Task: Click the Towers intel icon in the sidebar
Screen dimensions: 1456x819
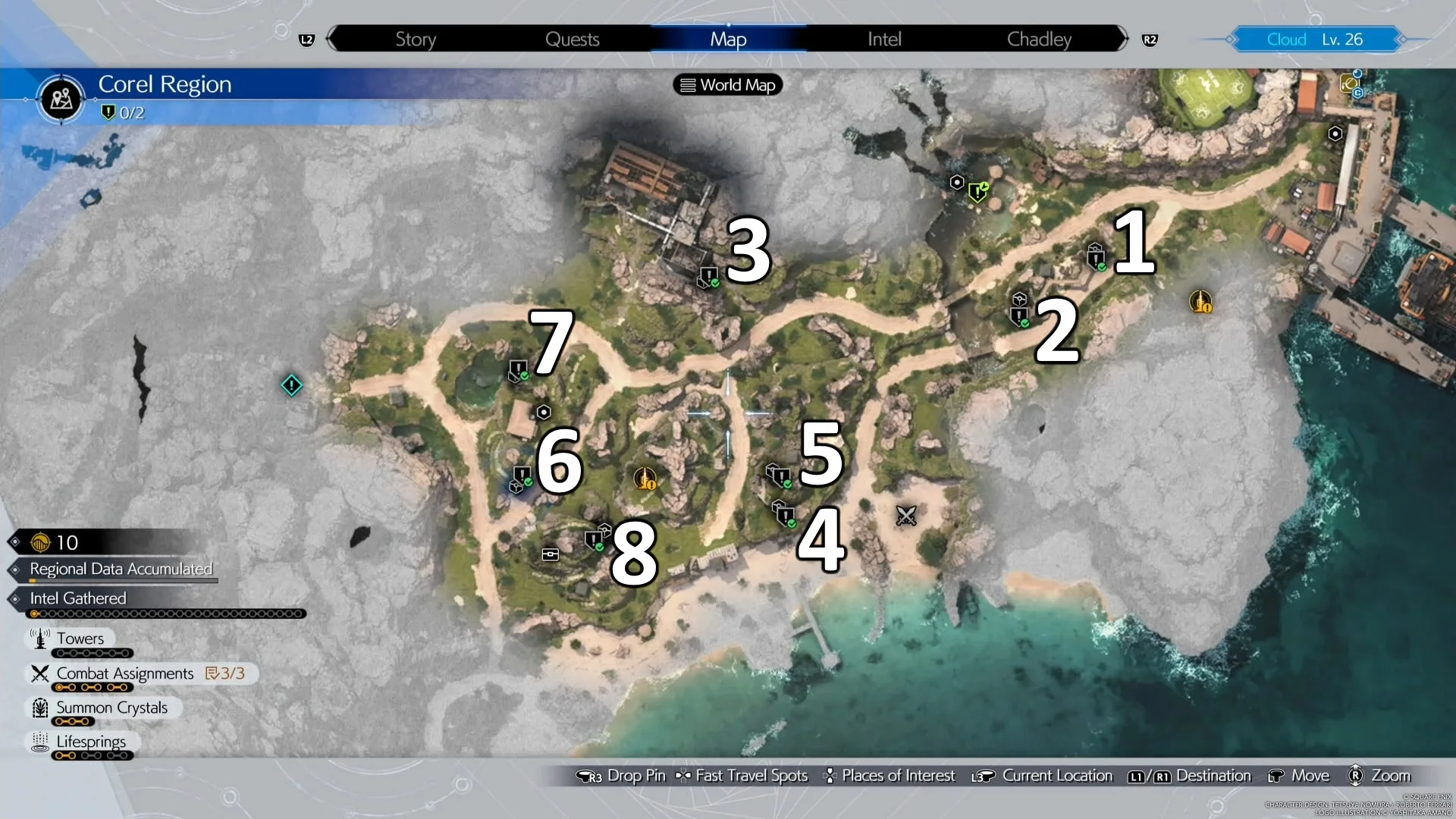Action: point(40,638)
